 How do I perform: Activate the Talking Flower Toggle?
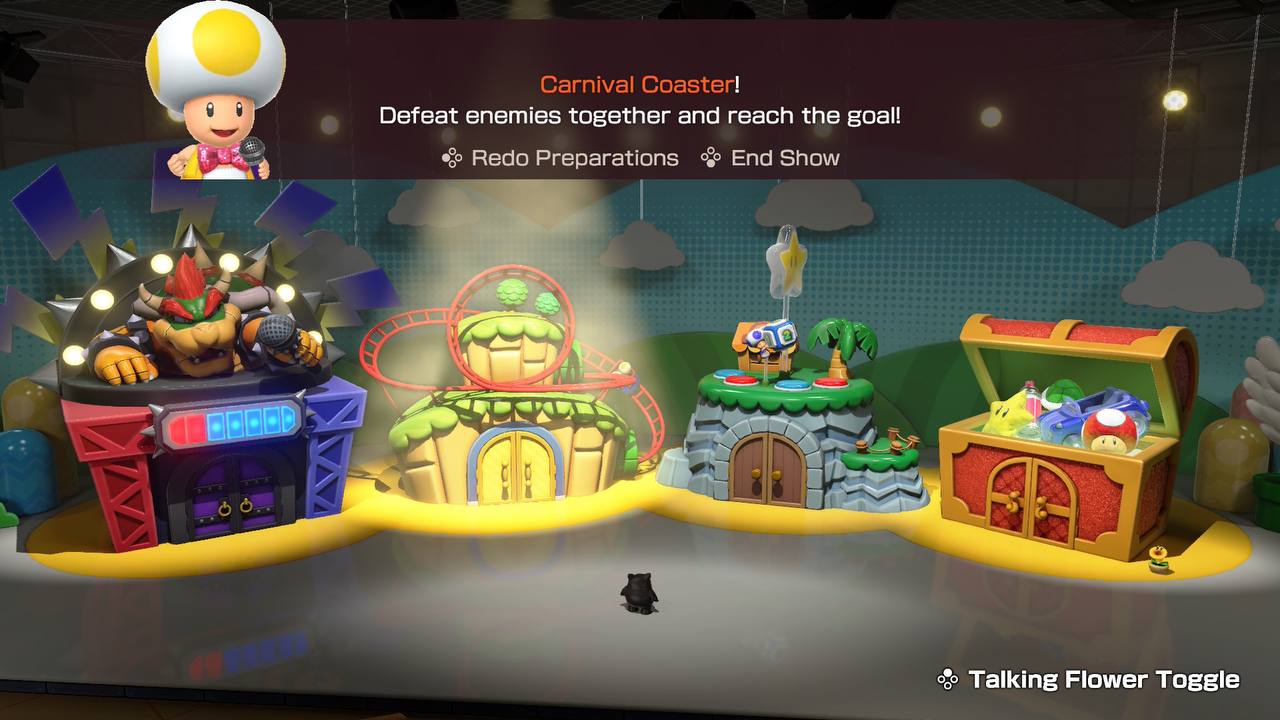(x=1089, y=680)
